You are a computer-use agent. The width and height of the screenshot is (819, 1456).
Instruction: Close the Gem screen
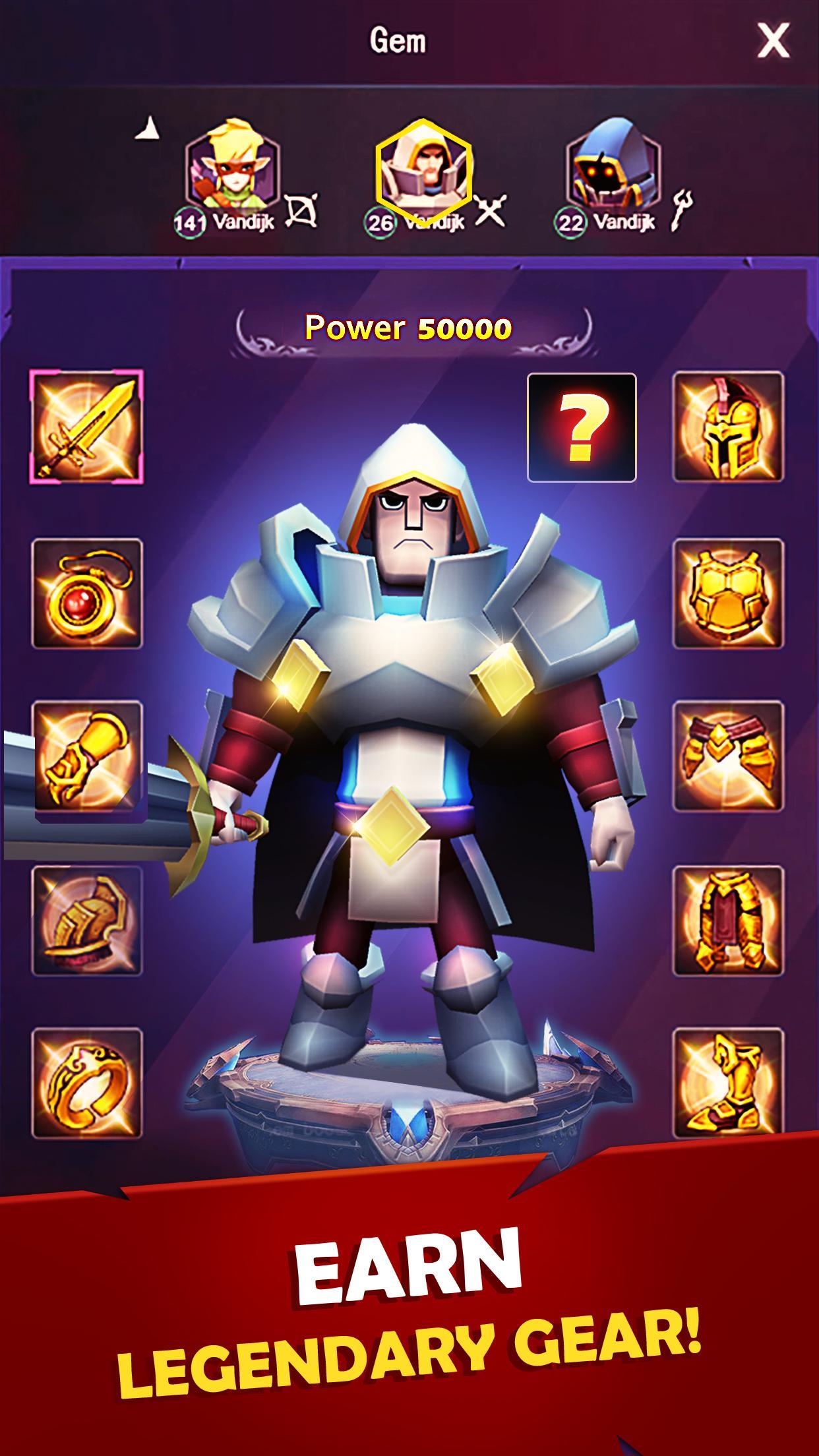tap(773, 42)
